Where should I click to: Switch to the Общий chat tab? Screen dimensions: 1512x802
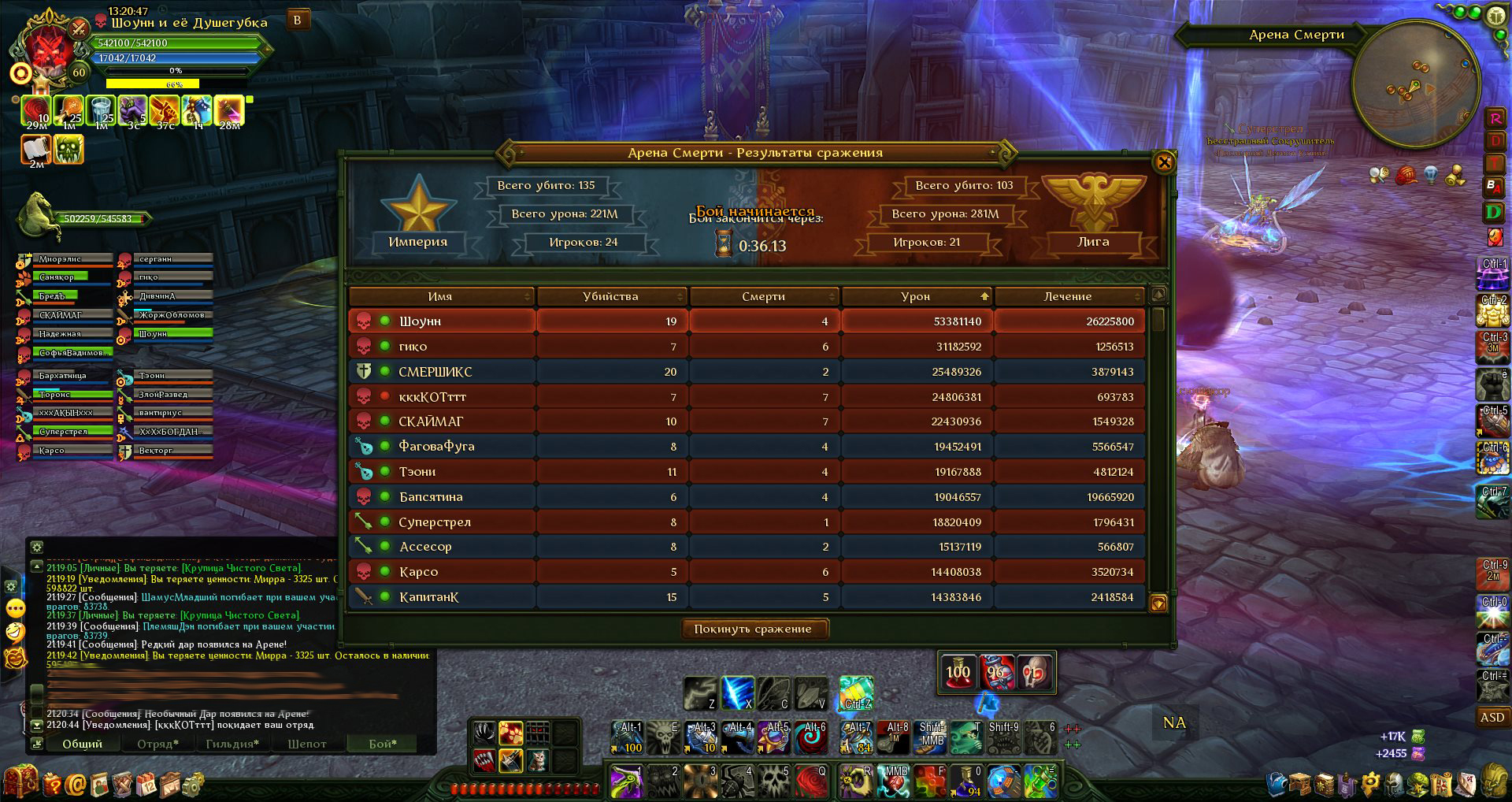82,744
